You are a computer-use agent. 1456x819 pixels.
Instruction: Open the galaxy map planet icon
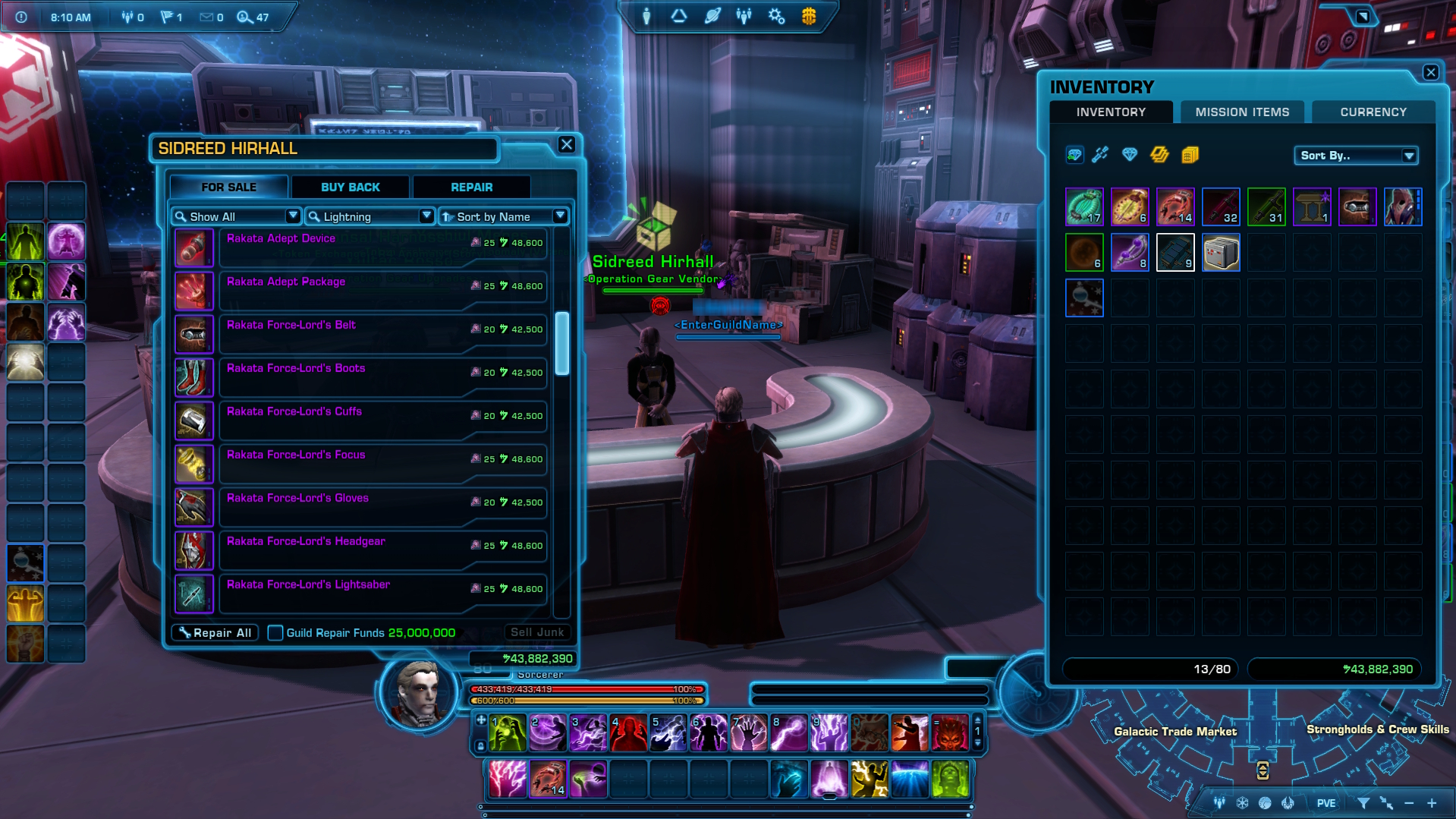coord(712,16)
